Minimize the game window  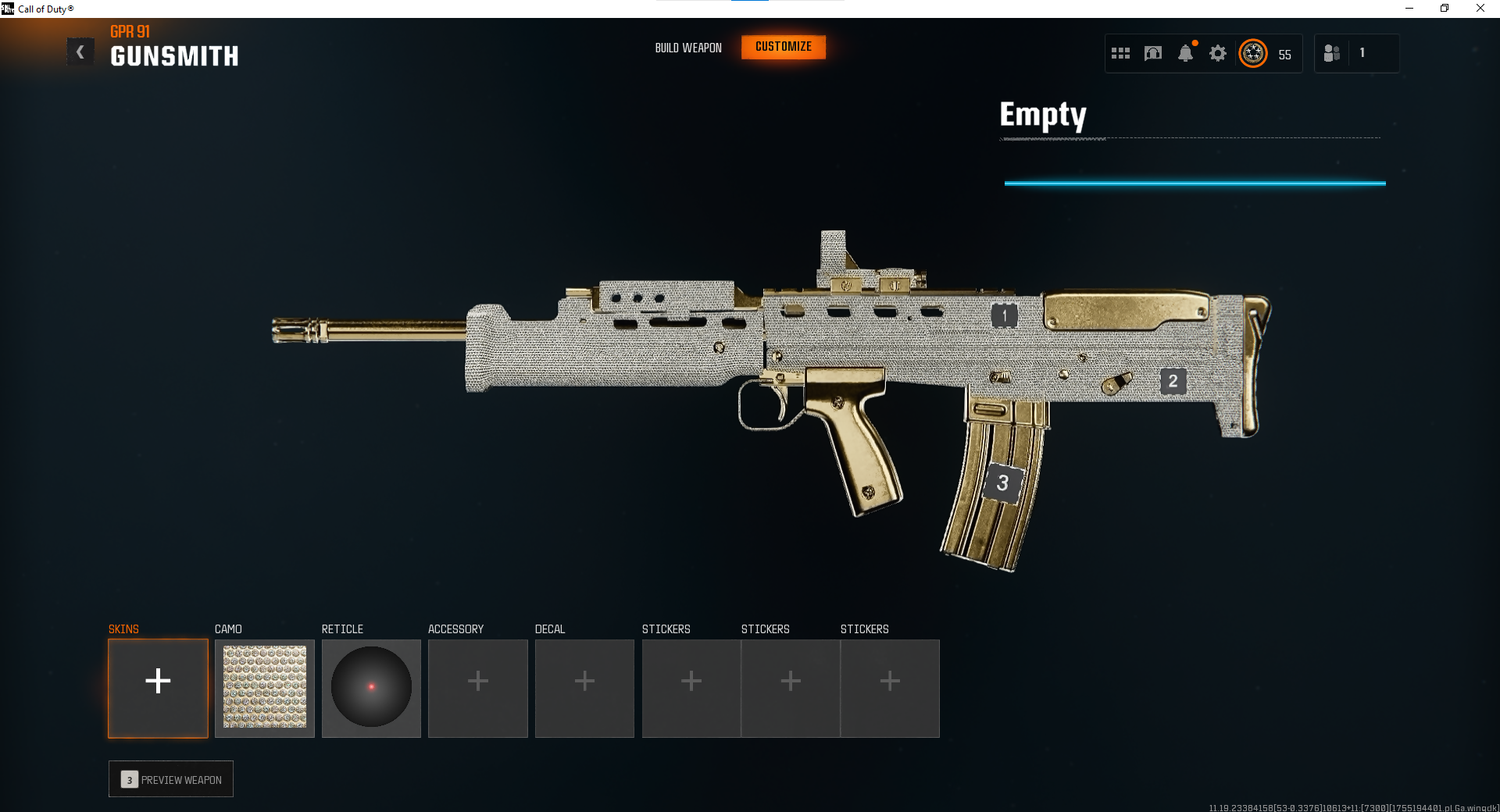click(x=1409, y=9)
